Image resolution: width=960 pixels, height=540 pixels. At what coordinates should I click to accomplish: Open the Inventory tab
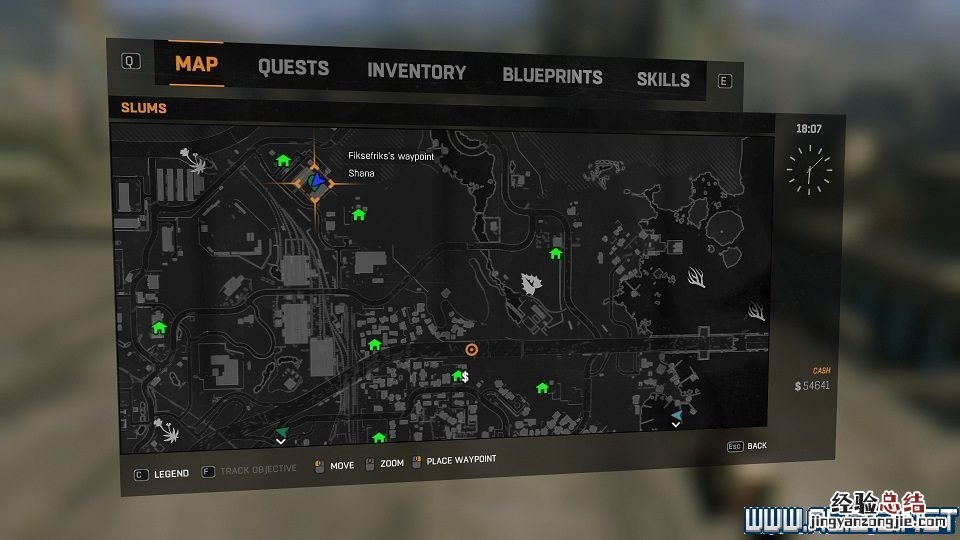click(x=416, y=72)
